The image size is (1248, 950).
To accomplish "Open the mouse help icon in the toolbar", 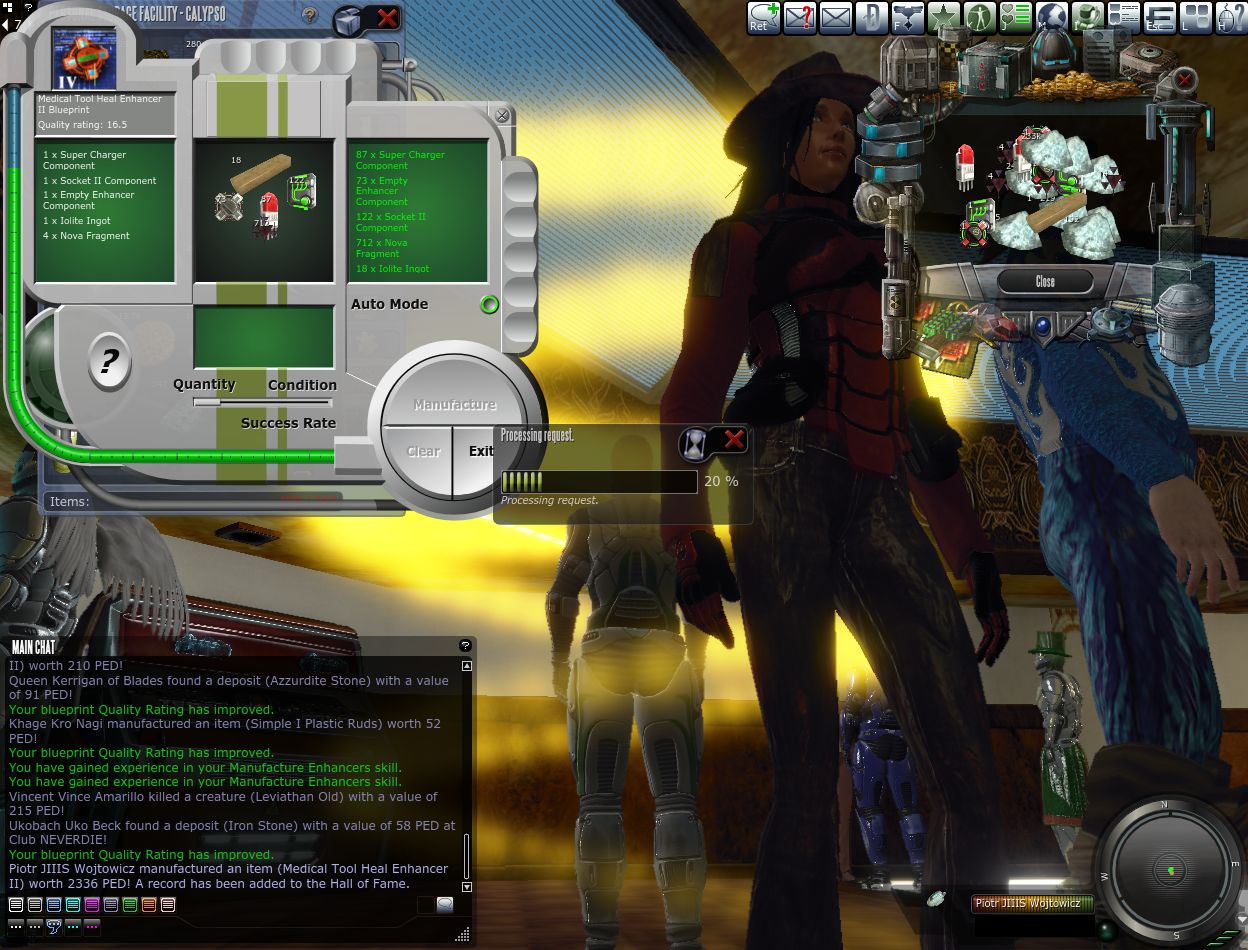I will [1231, 18].
